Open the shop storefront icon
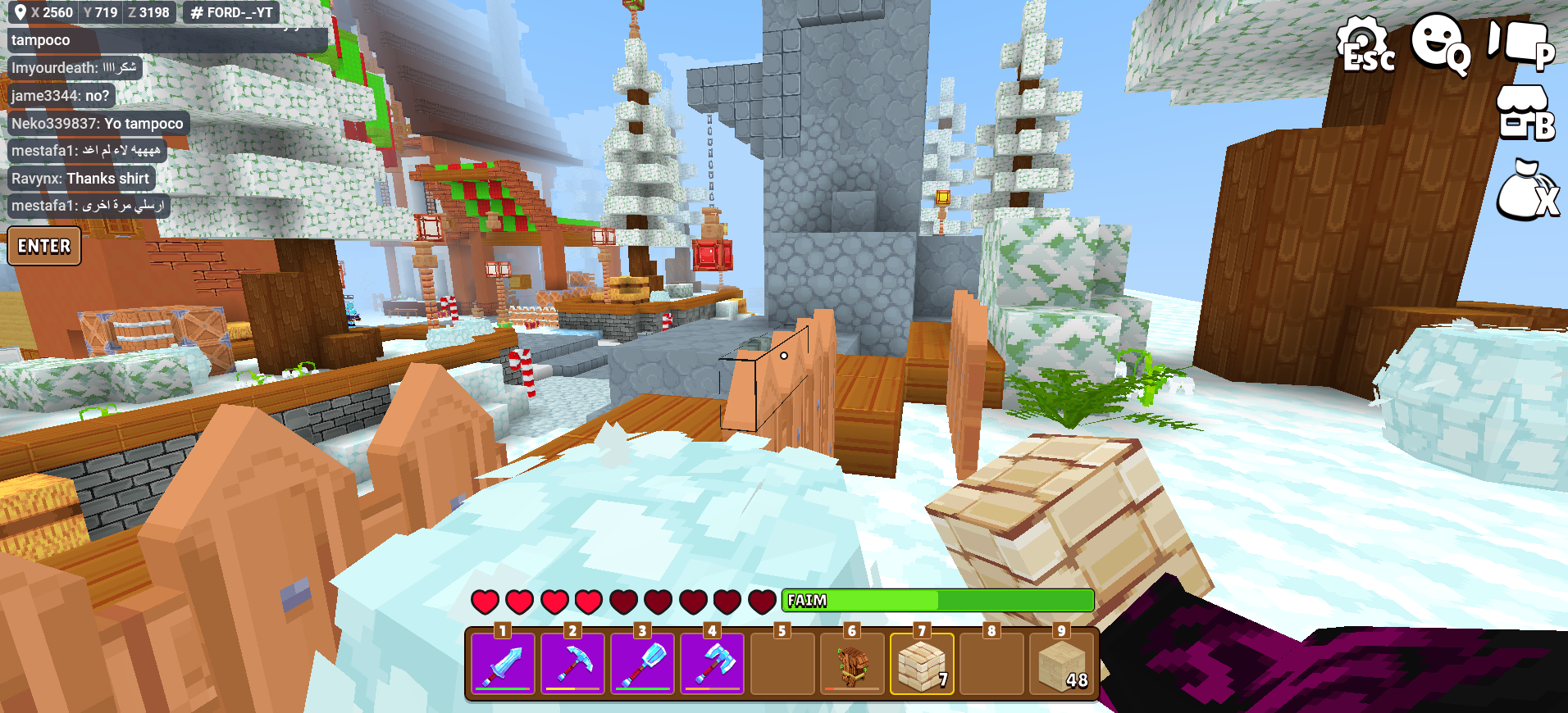This screenshot has height=713, width=1568. tap(1524, 115)
